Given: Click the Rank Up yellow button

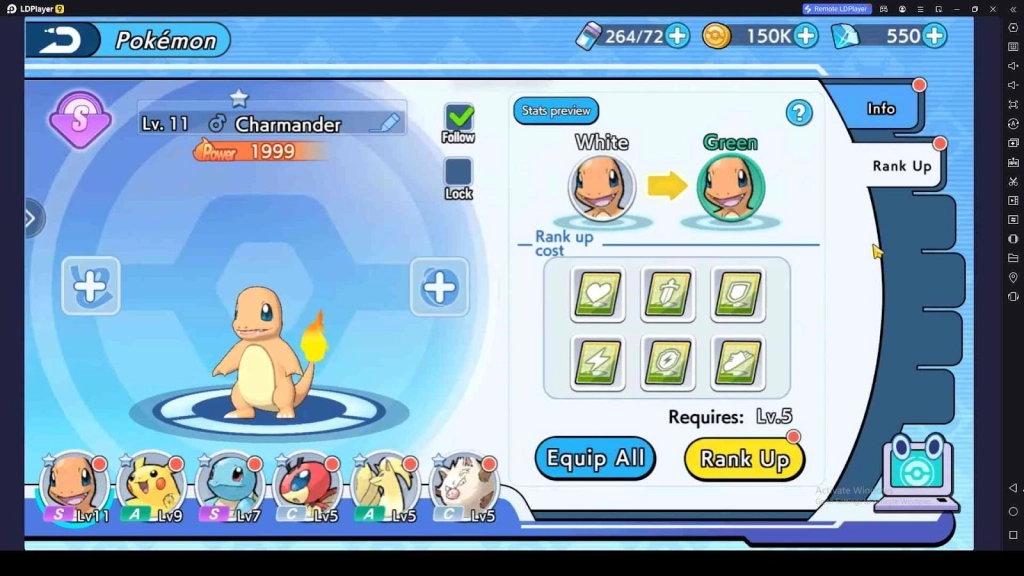Looking at the screenshot, I should 744,459.
